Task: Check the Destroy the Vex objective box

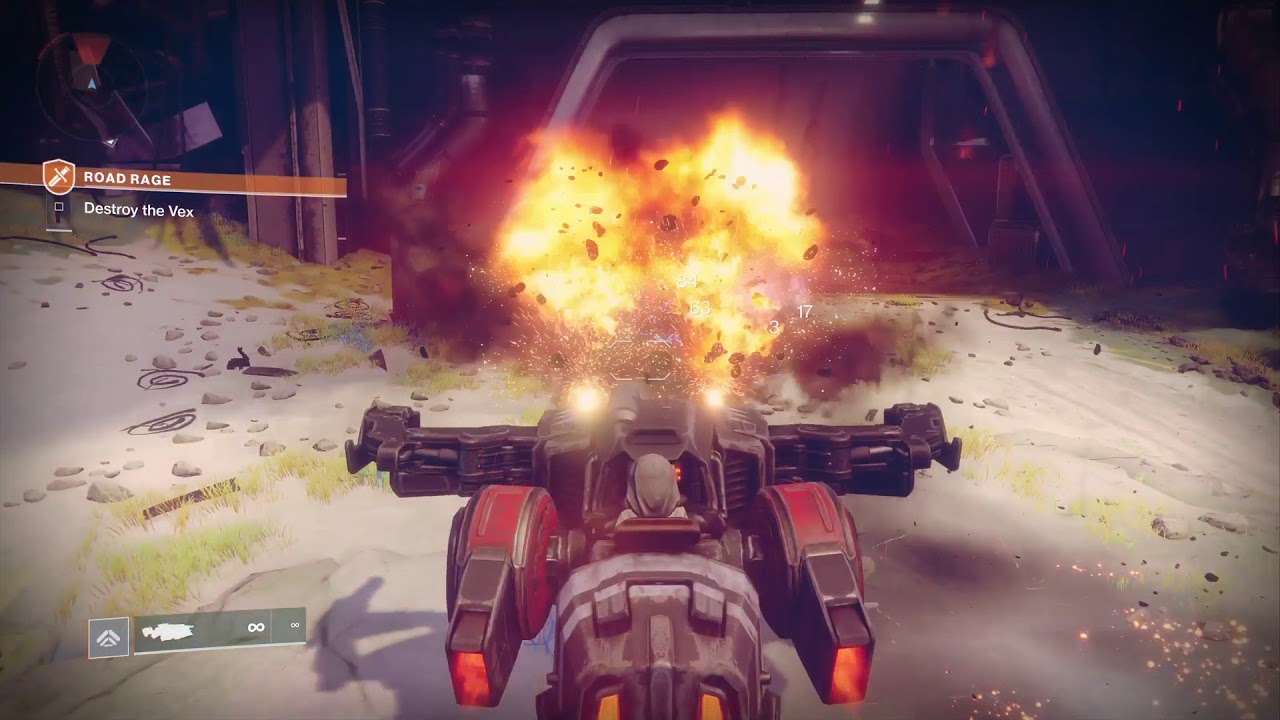Action: pyautogui.click(x=59, y=208)
